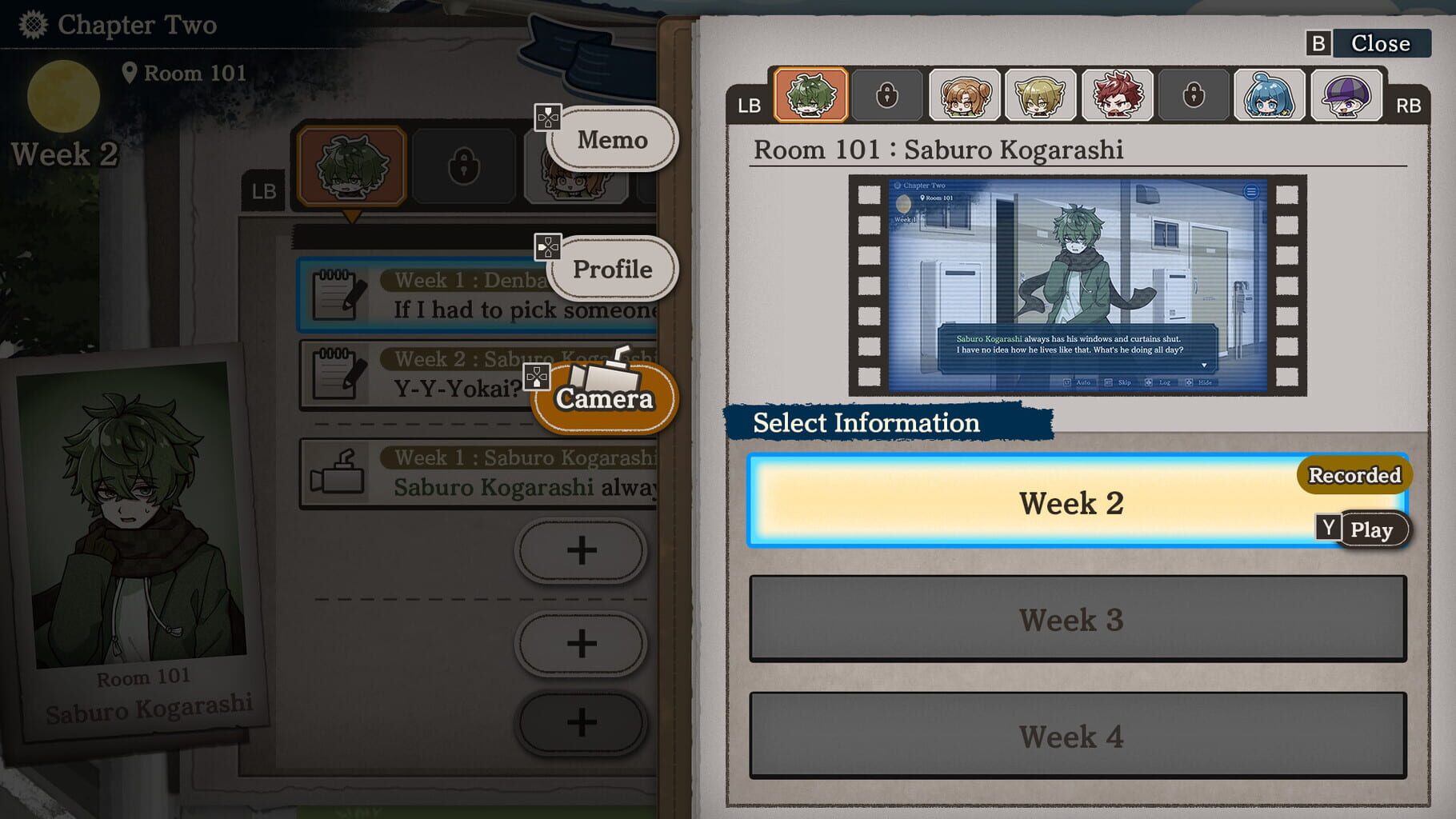Click the LB page switch label
The image size is (1456, 819).
pyautogui.click(x=748, y=104)
